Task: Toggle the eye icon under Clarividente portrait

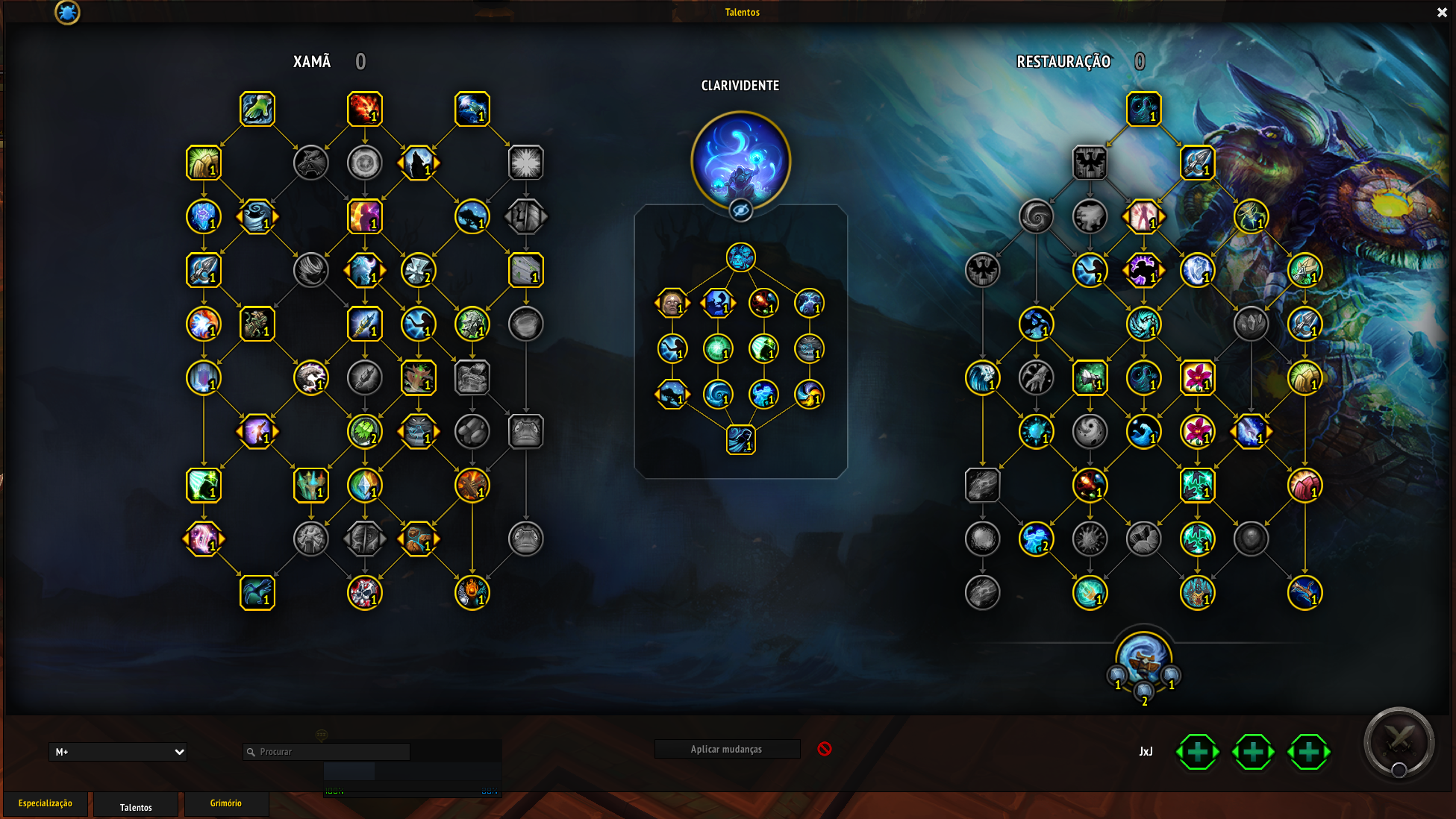Action: tap(740, 211)
